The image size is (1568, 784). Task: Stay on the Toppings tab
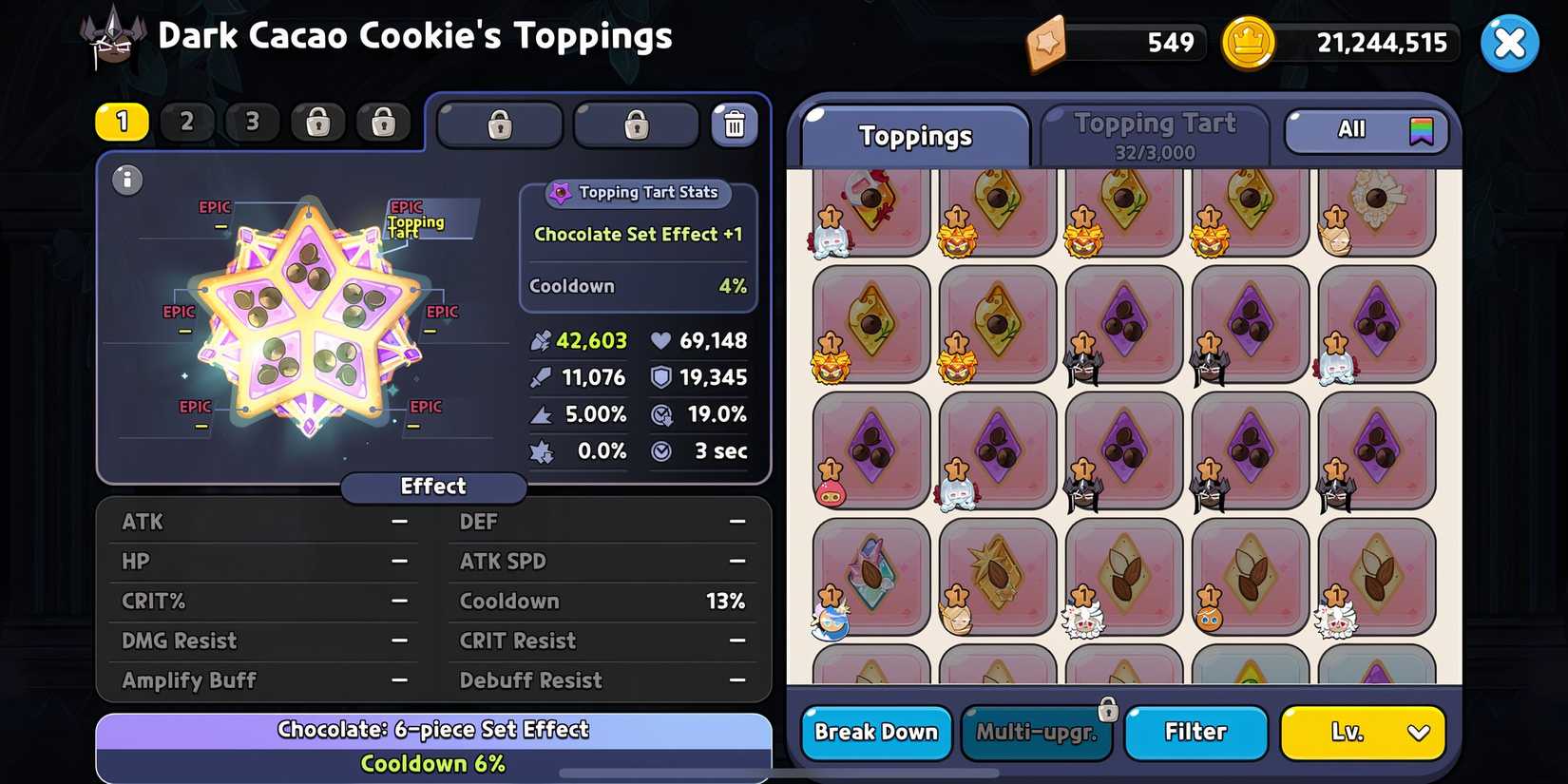tap(915, 136)
